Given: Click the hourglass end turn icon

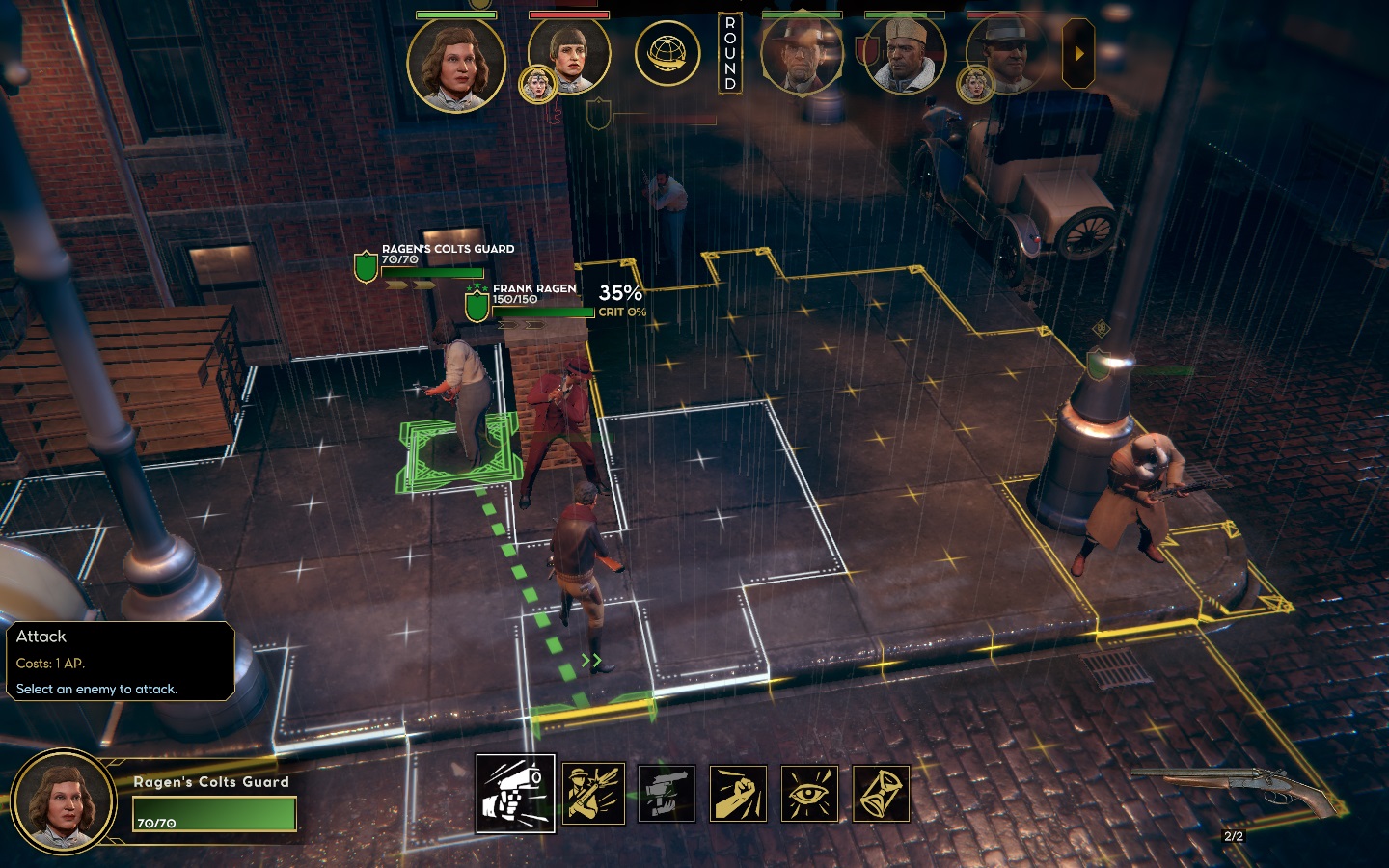Looking at the screenshot, I should click(x=881, y=794).
